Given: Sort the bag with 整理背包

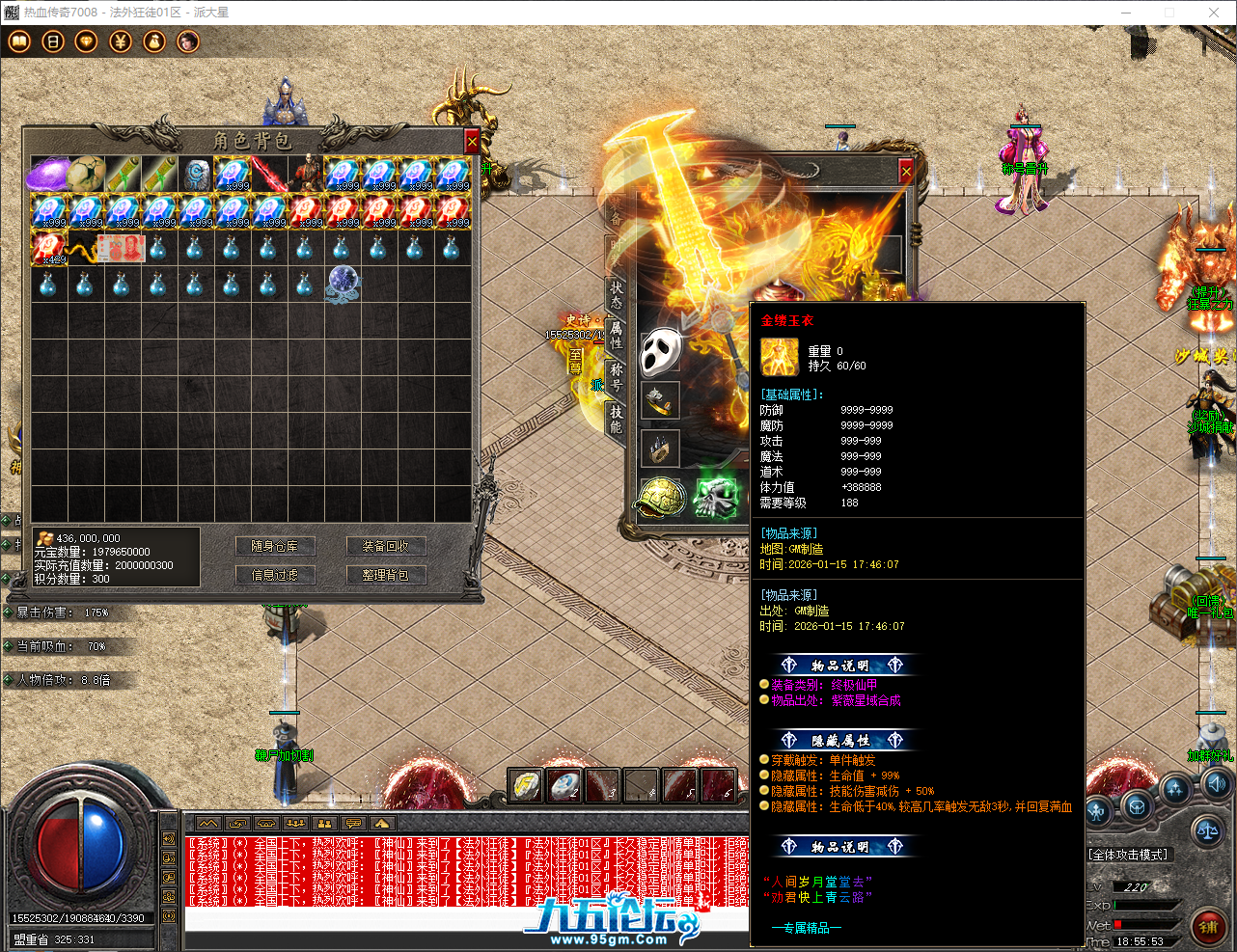Looking at the screenshot, I should click(385, 575).
